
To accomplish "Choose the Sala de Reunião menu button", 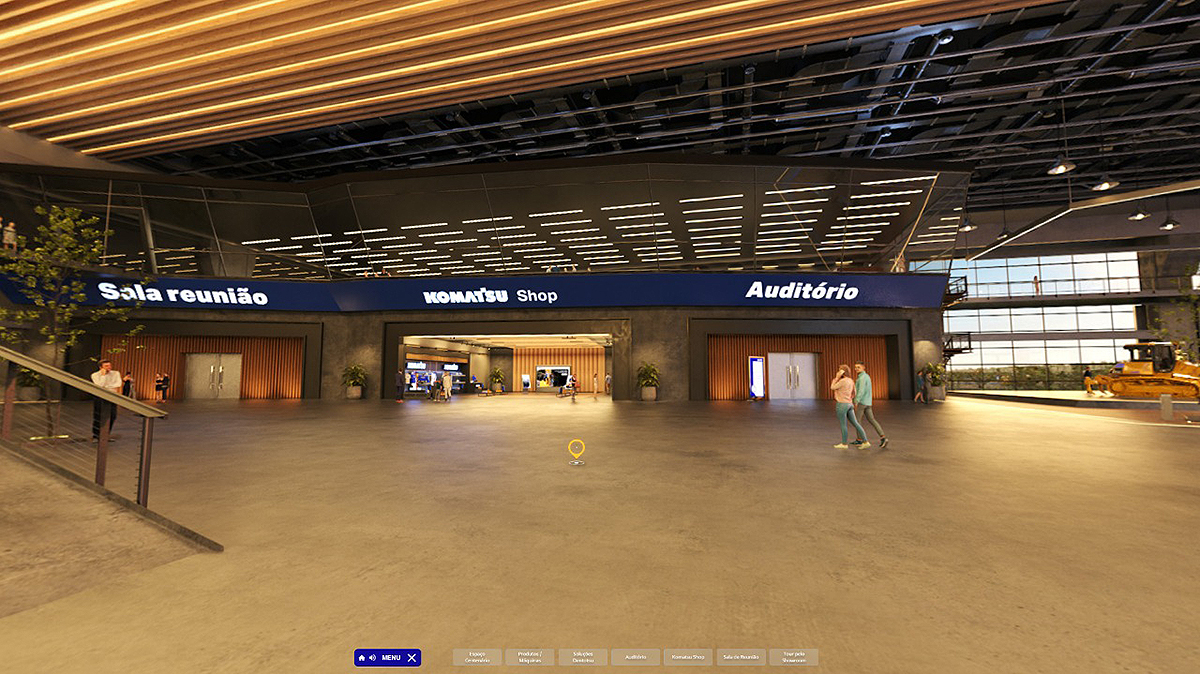I will (x=741, y=658).
